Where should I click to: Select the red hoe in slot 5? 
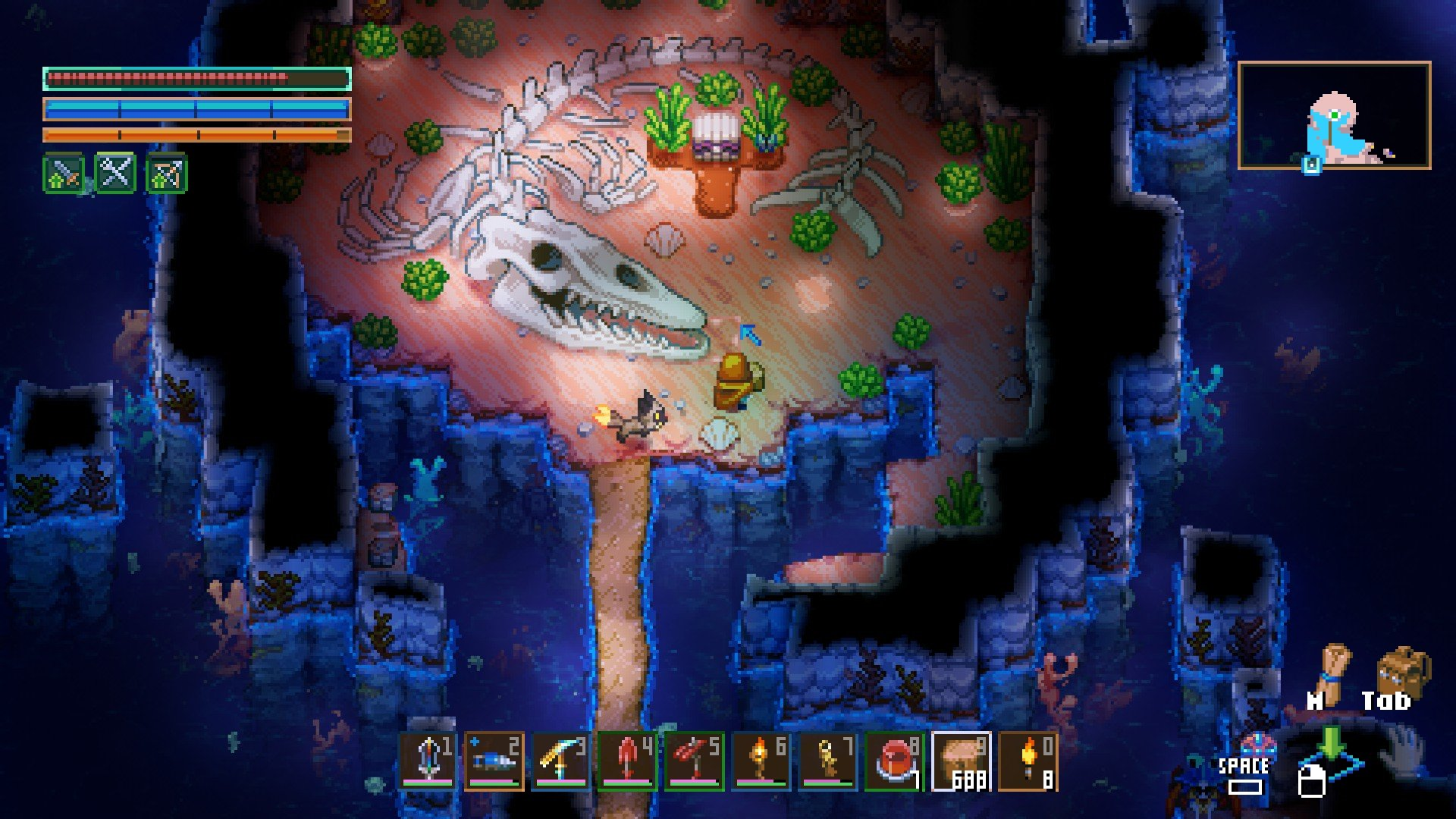(x=695, y=761)
